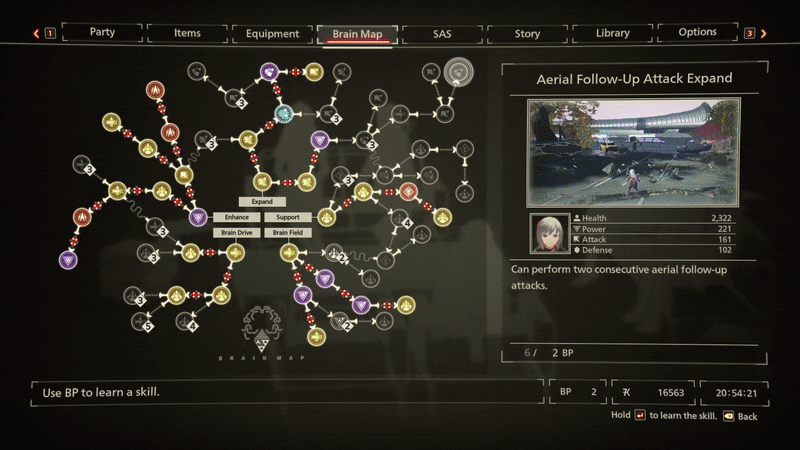Select the Expand skill branch label

[262, 201]
